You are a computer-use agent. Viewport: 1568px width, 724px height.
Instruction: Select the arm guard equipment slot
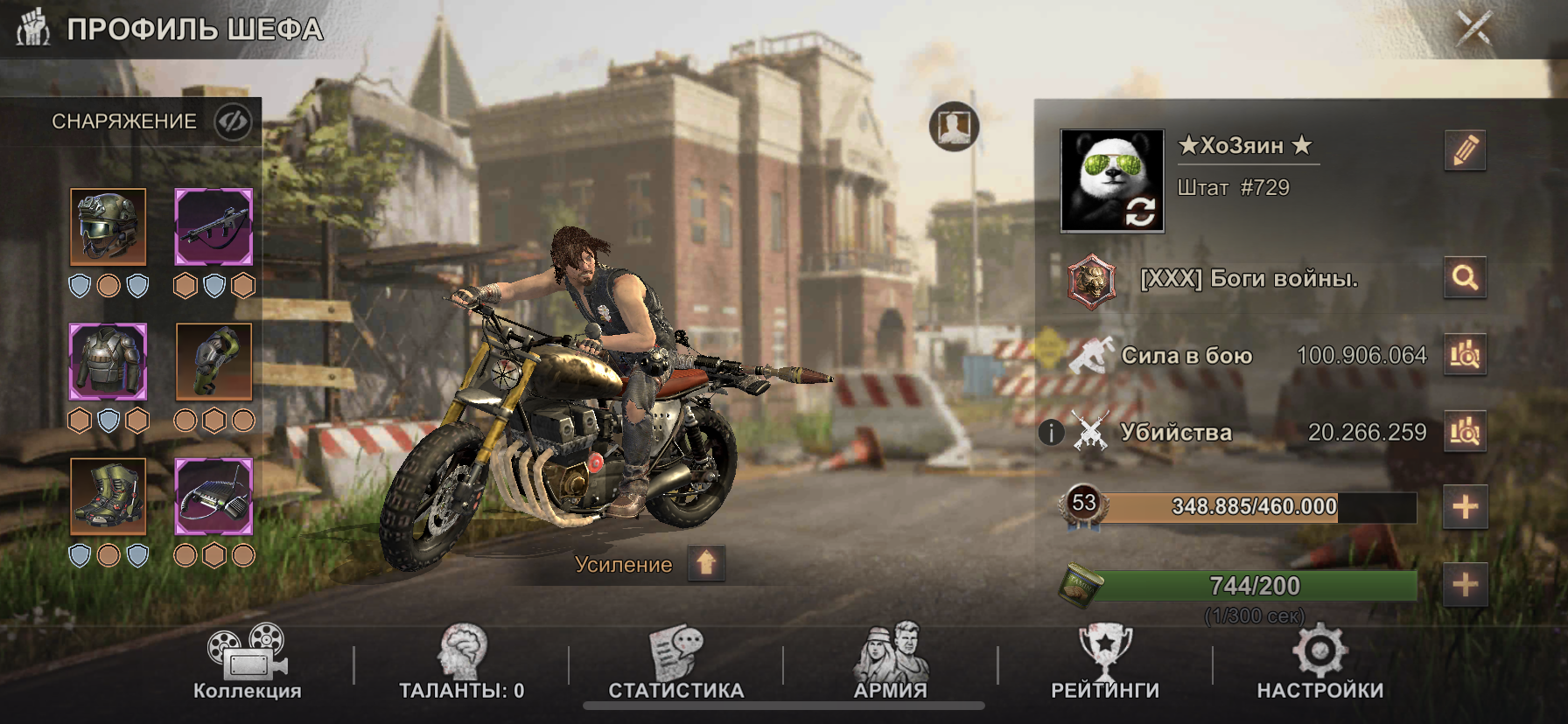[x=213, y=361]
